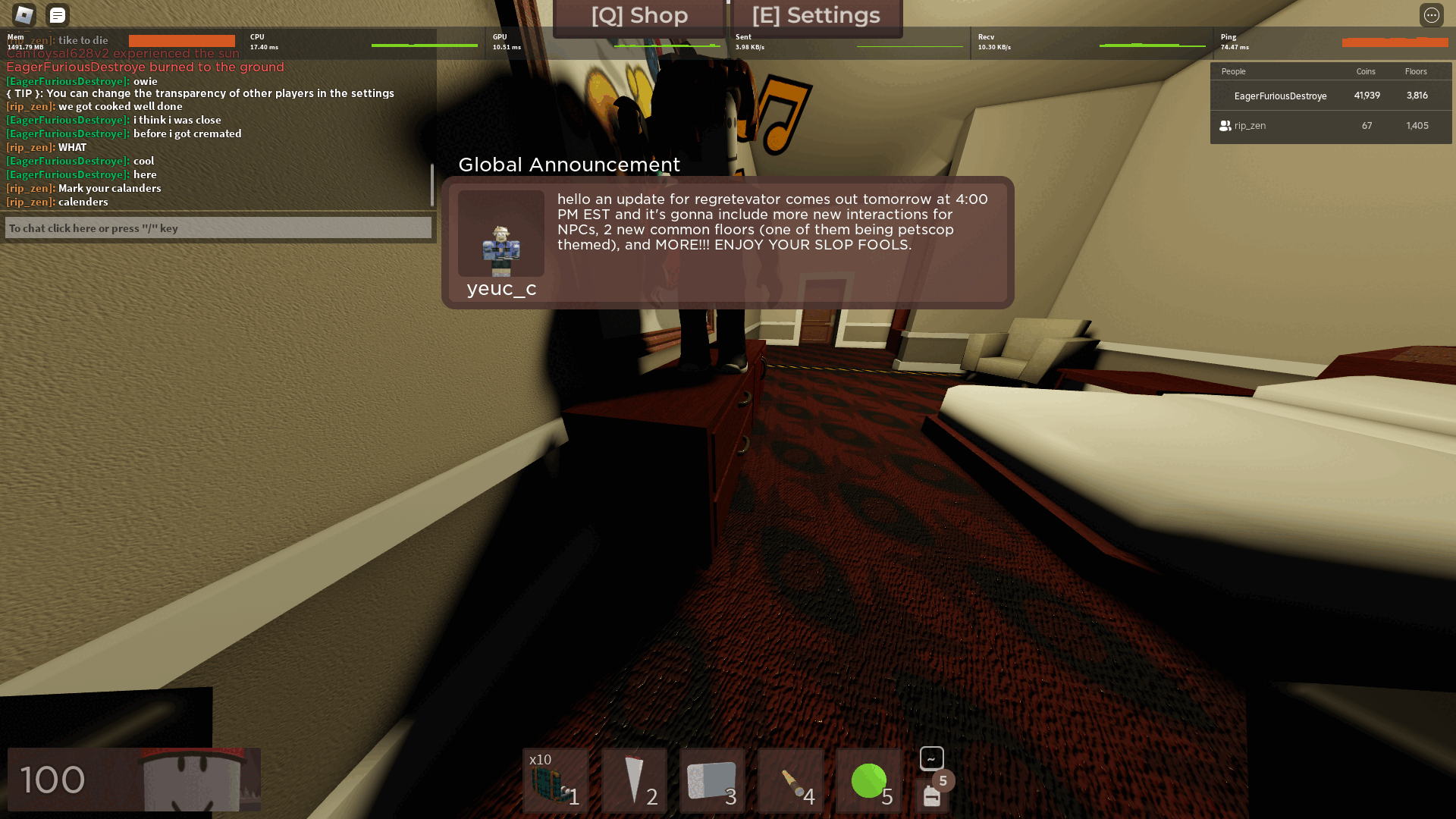Click the people icon beside rip_zen
1456x819 pixels.
1225,126
